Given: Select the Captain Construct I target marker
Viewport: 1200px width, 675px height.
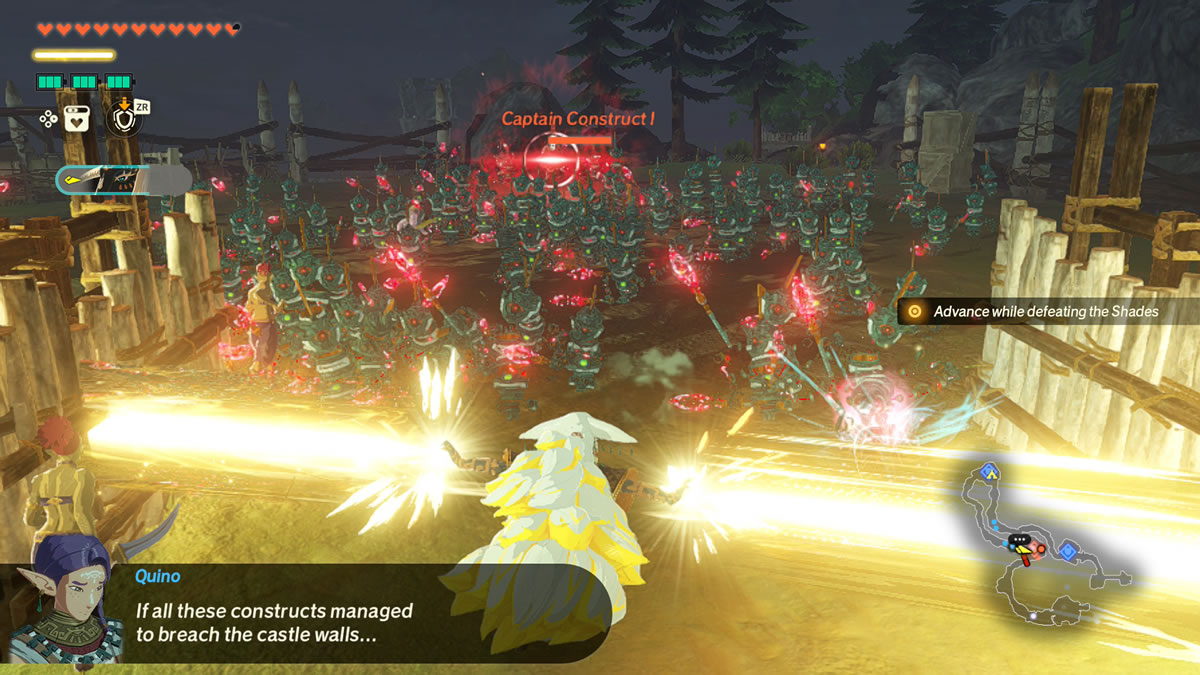Looking at the screenshot, I should pos(550,156).
